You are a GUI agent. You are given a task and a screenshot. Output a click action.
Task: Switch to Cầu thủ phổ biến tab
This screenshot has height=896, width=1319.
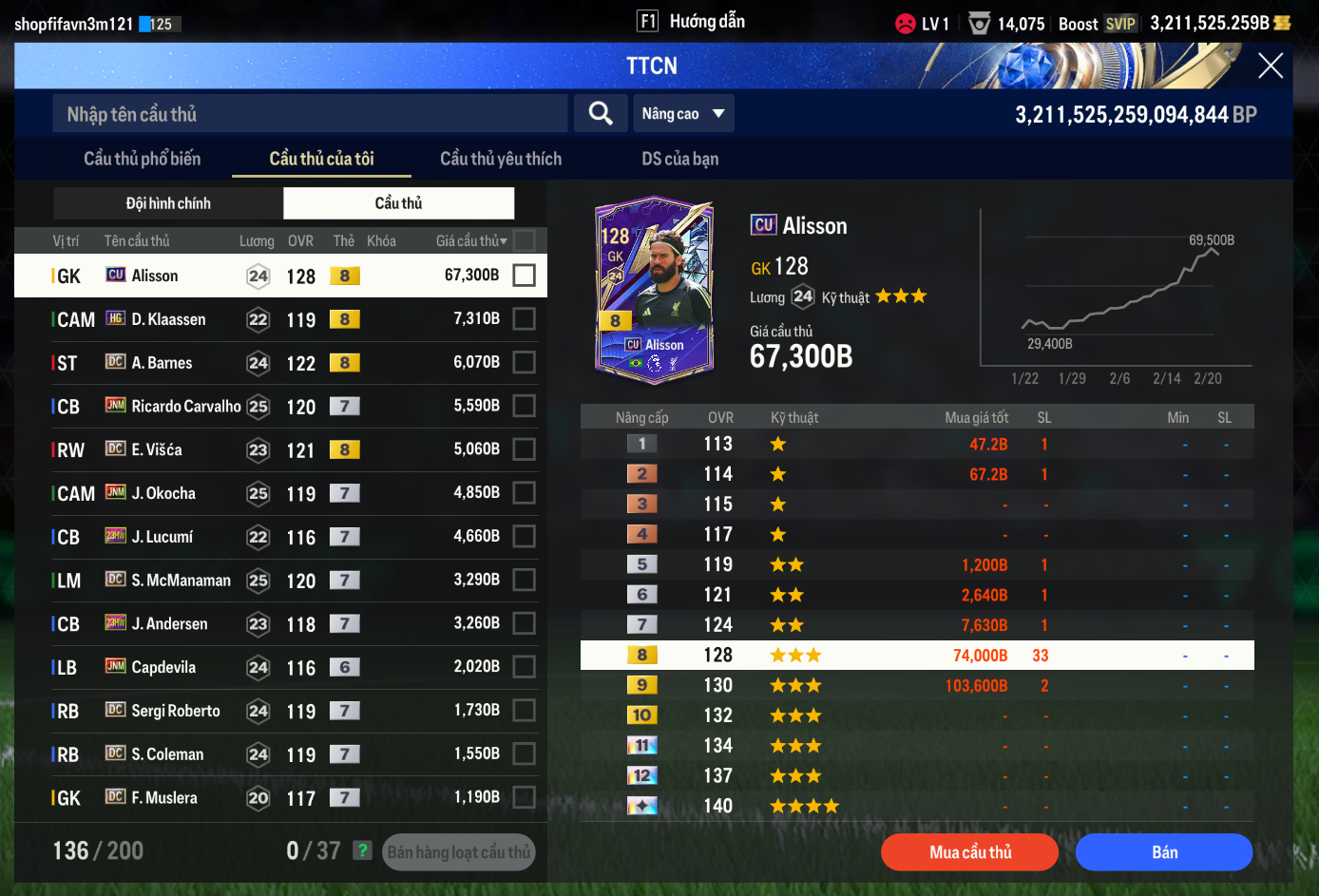click(143, 159)
